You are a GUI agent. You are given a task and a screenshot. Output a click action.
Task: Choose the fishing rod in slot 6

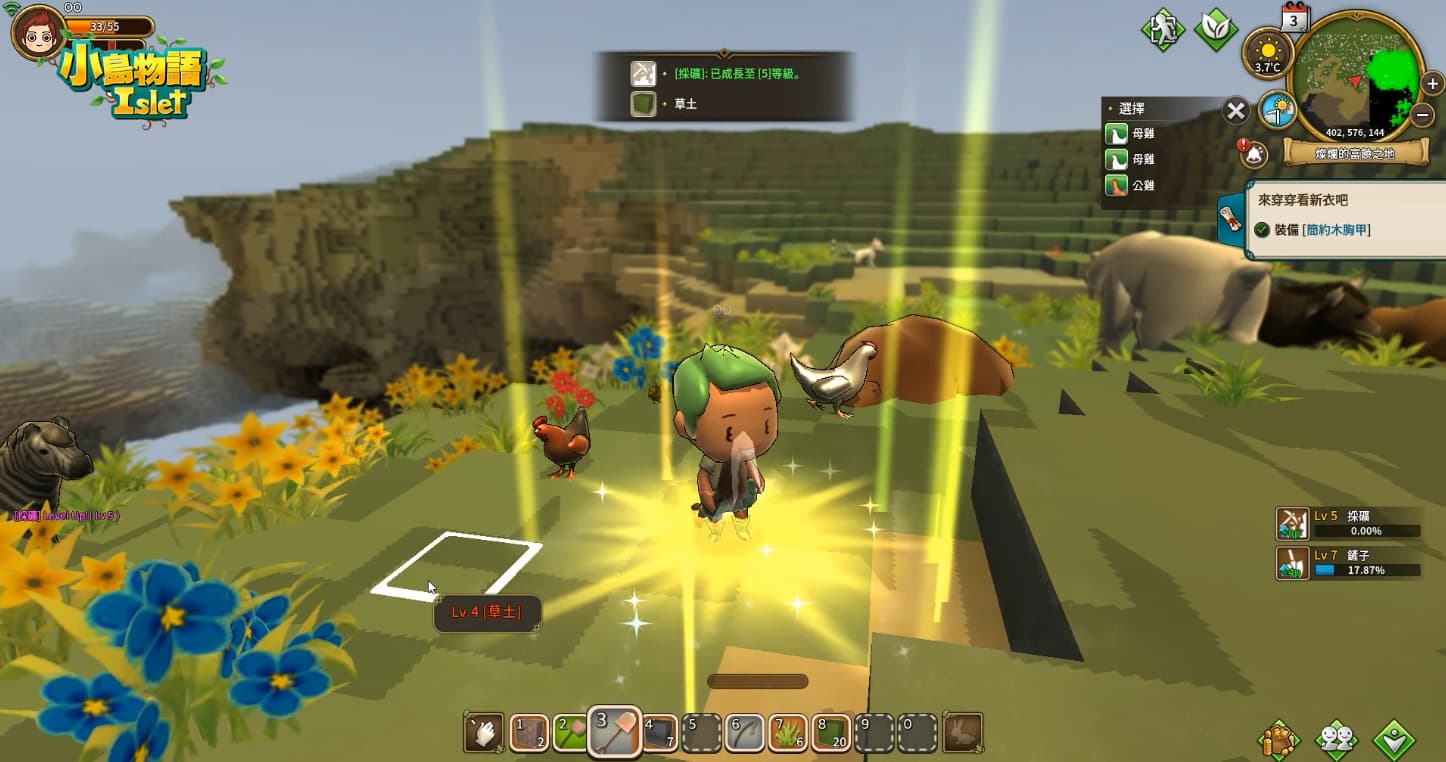pos(746,734)
